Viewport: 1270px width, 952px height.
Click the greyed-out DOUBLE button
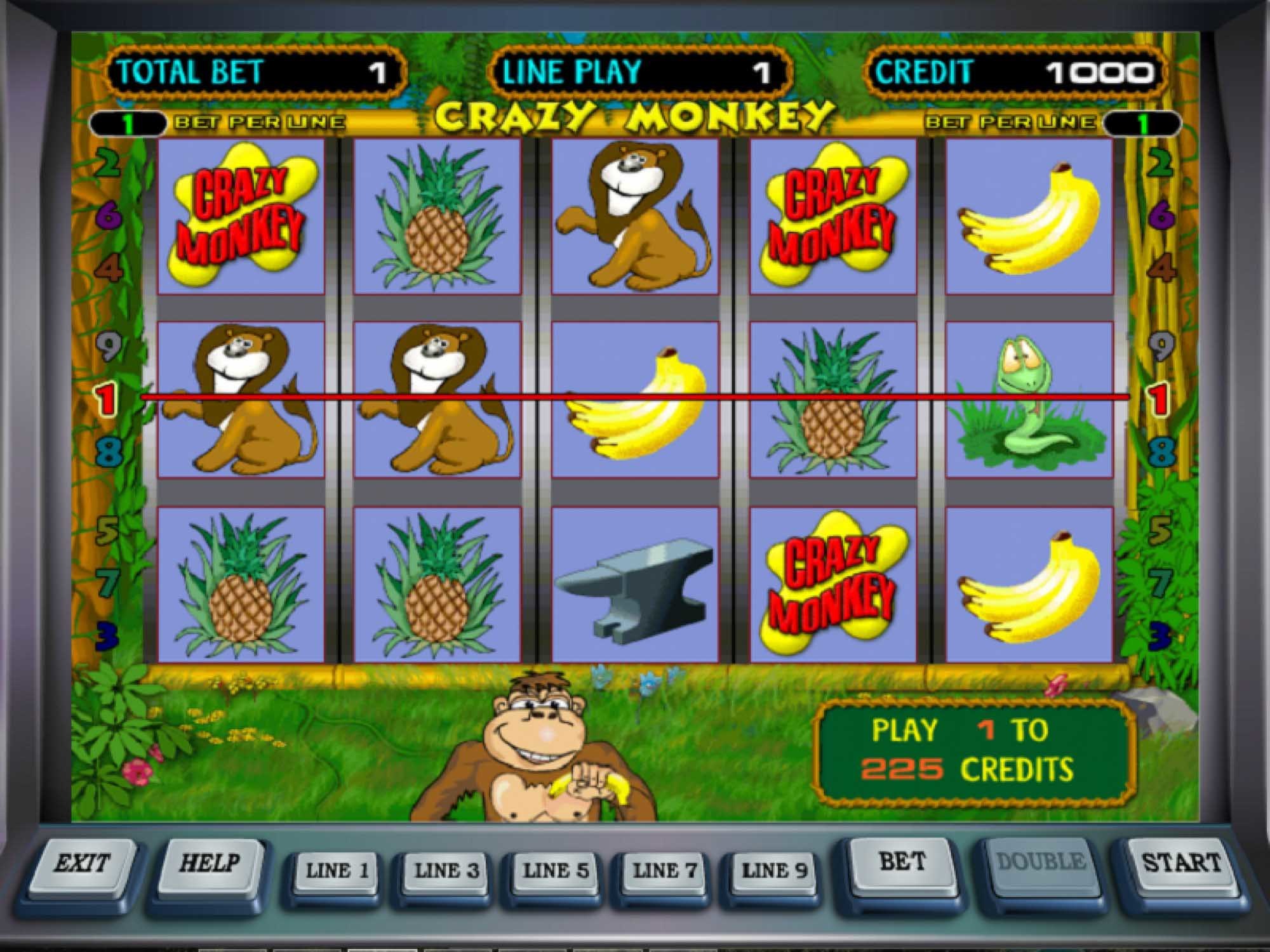[x=1041, y=862]
